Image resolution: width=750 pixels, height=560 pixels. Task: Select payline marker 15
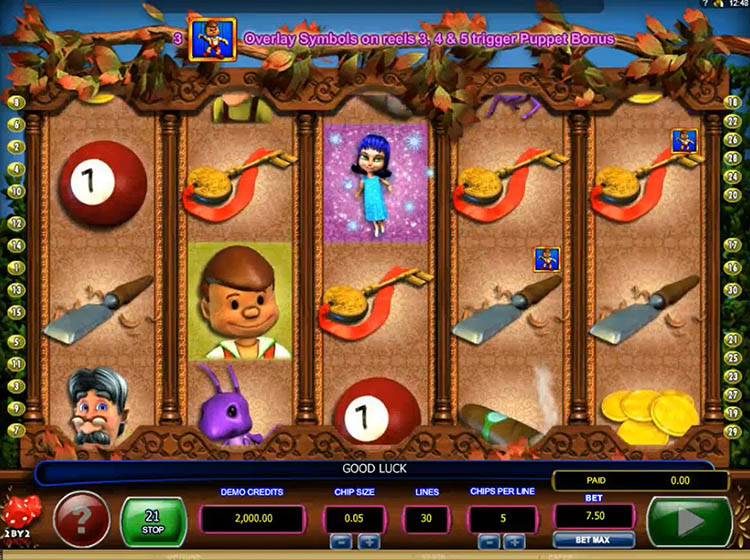coord(16,312)
